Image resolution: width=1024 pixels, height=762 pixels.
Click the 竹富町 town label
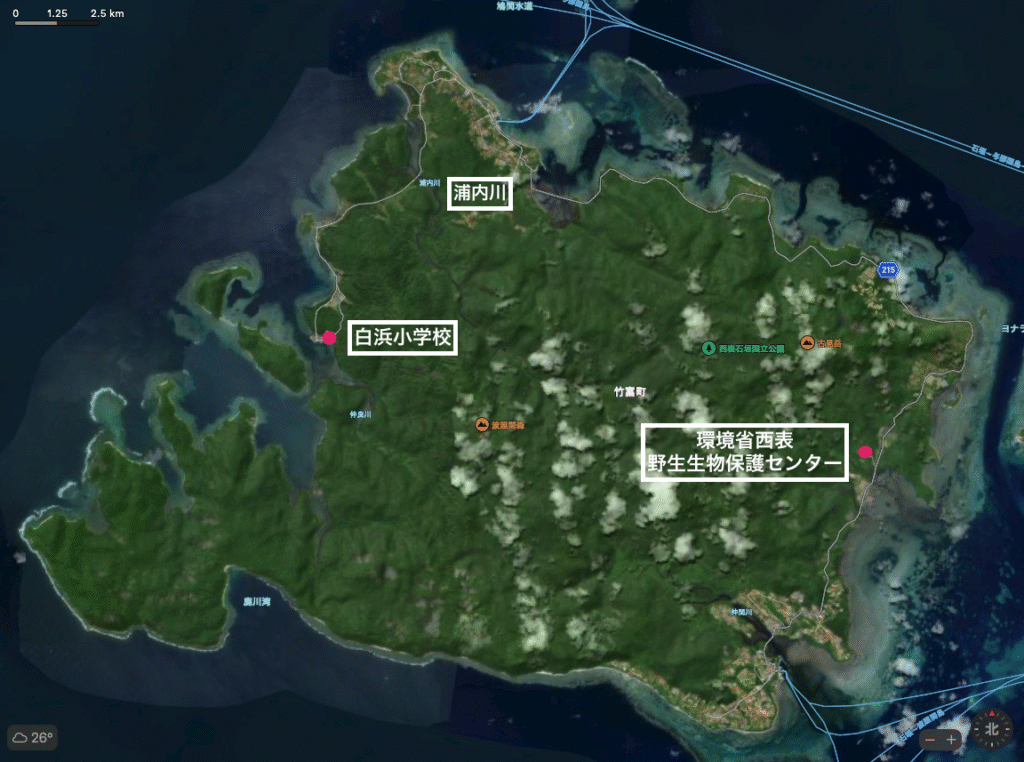(628, 392)
